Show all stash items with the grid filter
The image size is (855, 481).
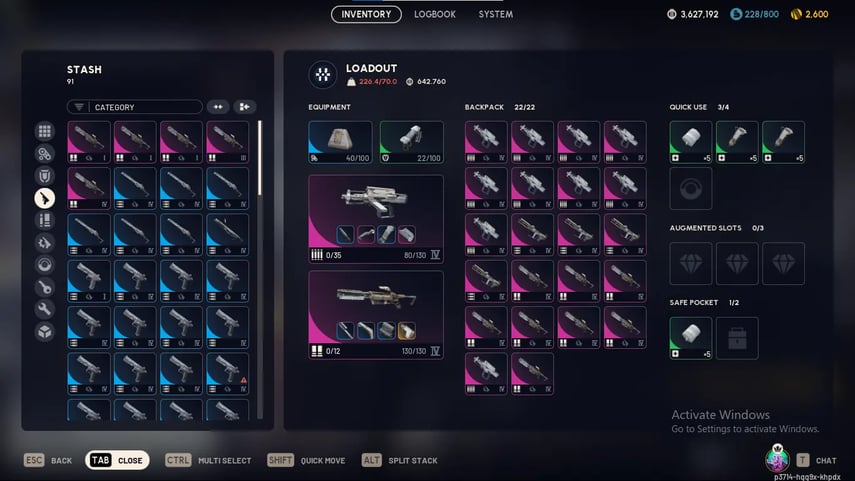[x=45, y=131]
